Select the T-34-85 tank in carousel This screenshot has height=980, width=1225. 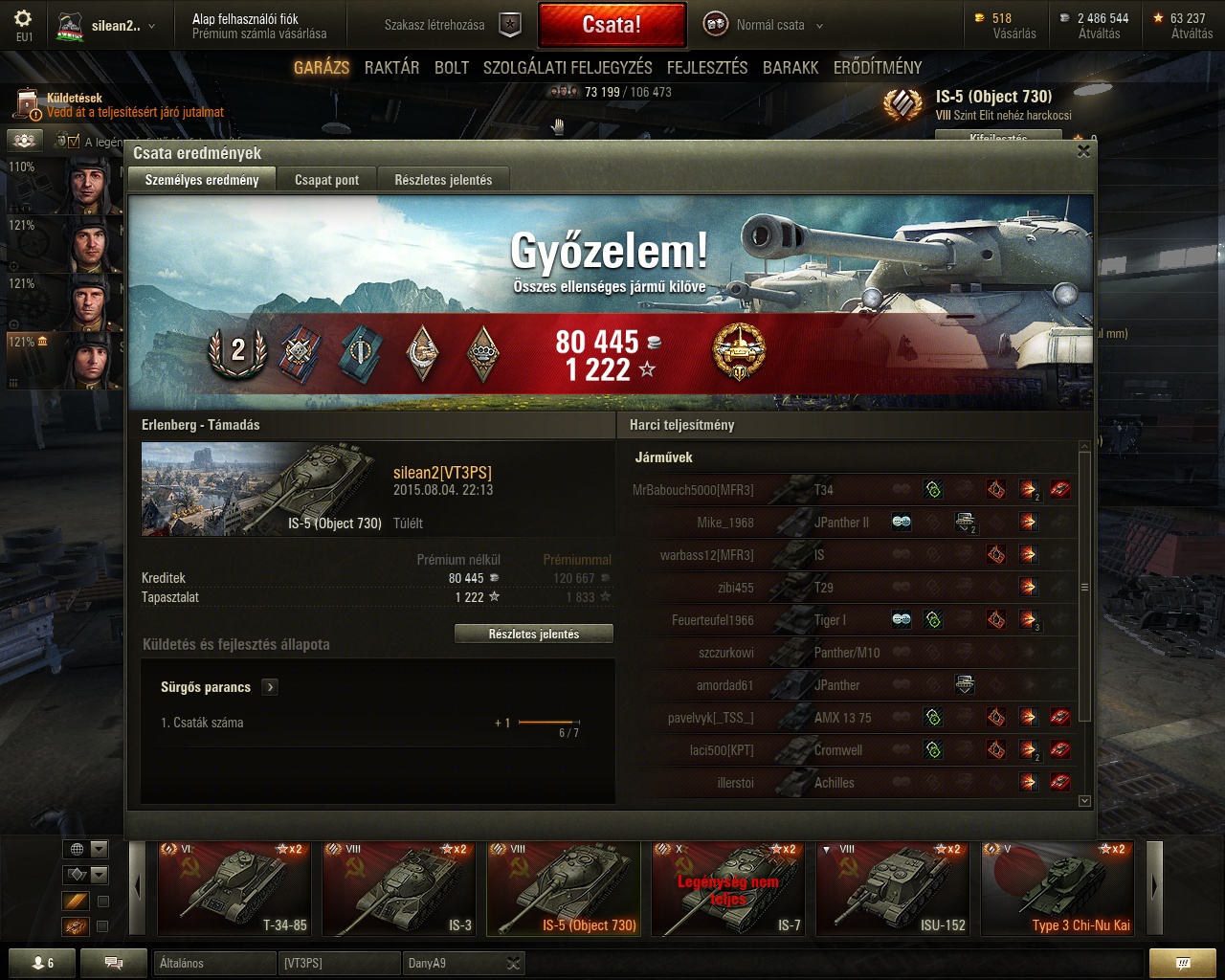234,887
